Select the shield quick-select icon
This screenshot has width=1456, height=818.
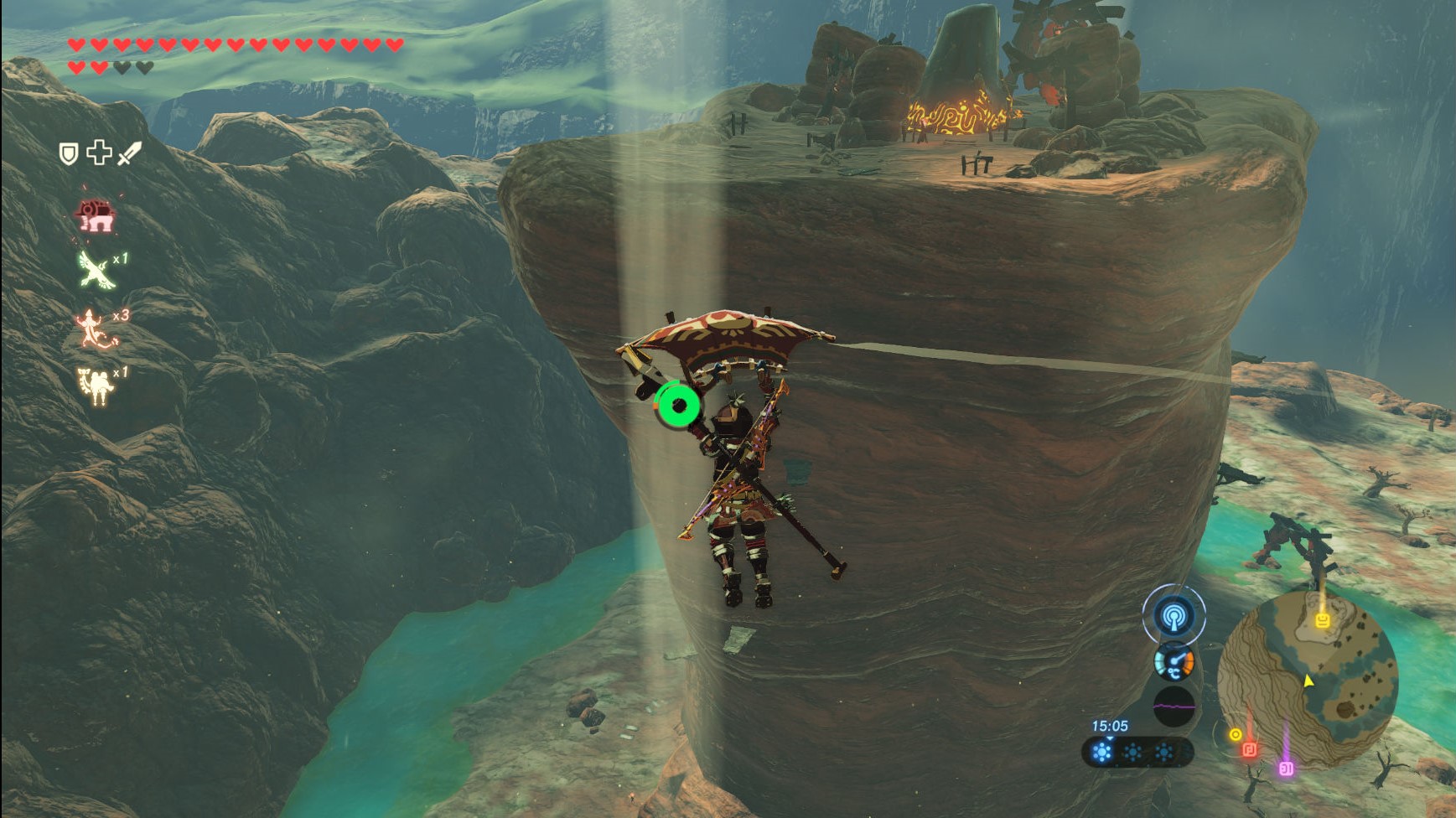click(x=68, y=153)
